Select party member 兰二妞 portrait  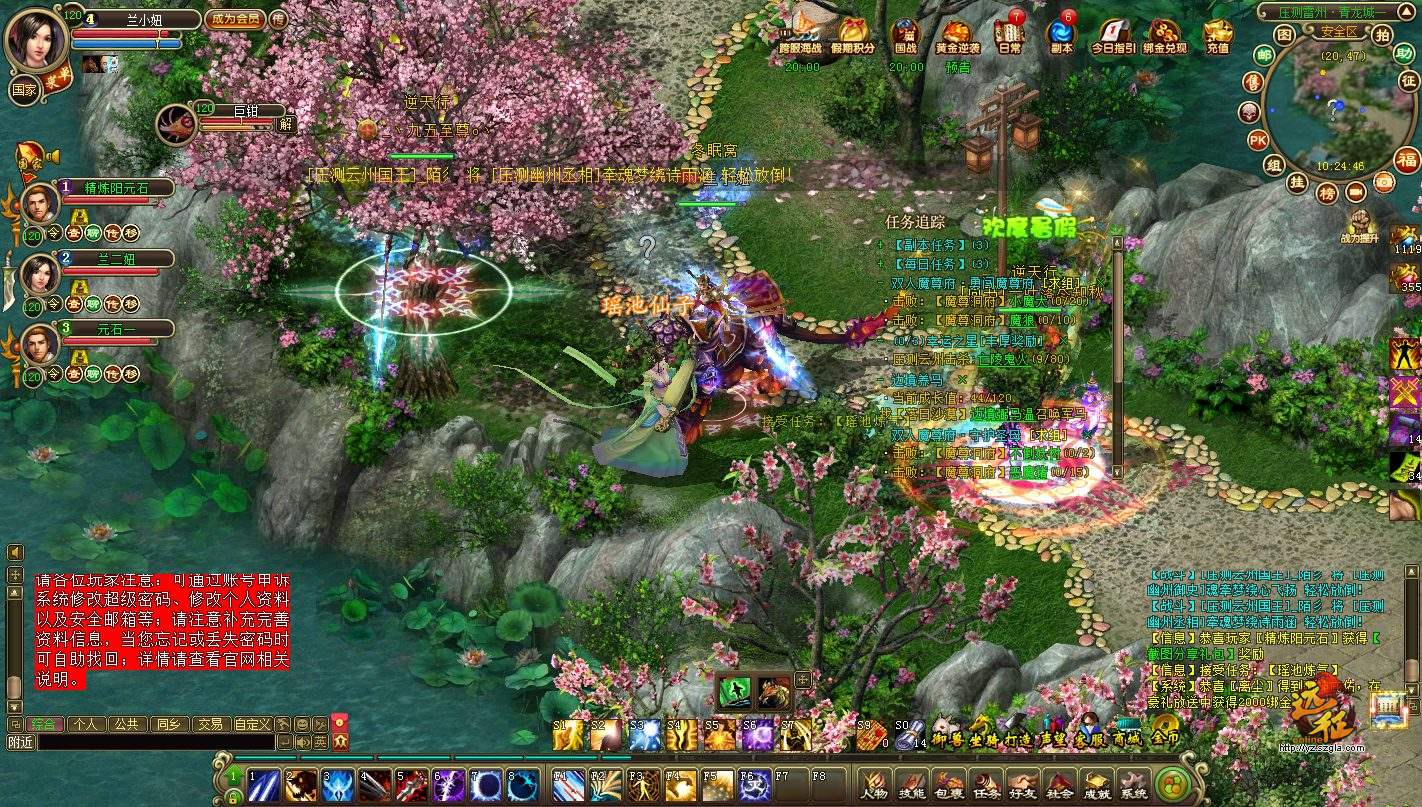(x=40, y=272)
